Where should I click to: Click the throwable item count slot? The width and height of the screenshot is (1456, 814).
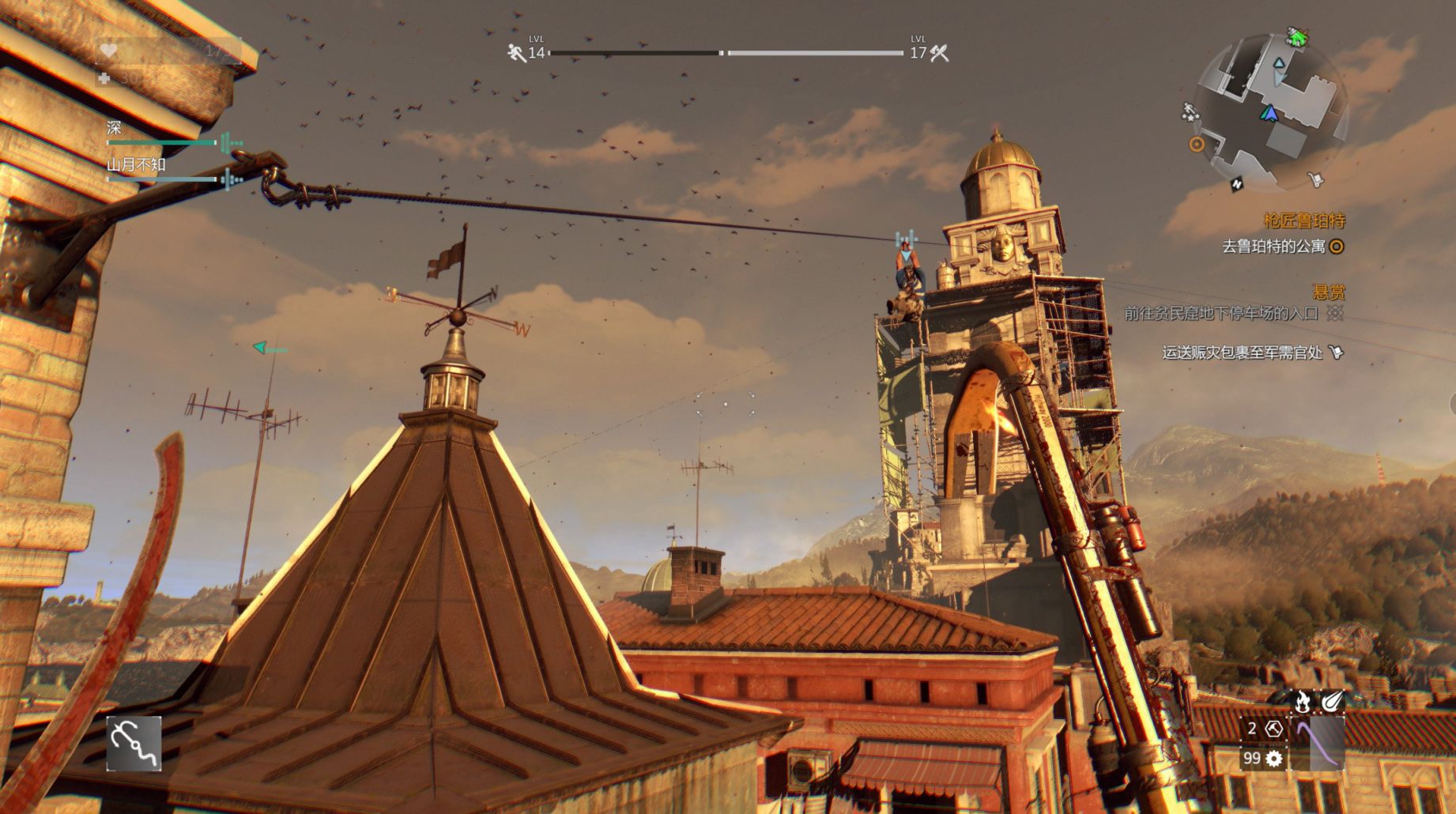(x=1262, y=729)
